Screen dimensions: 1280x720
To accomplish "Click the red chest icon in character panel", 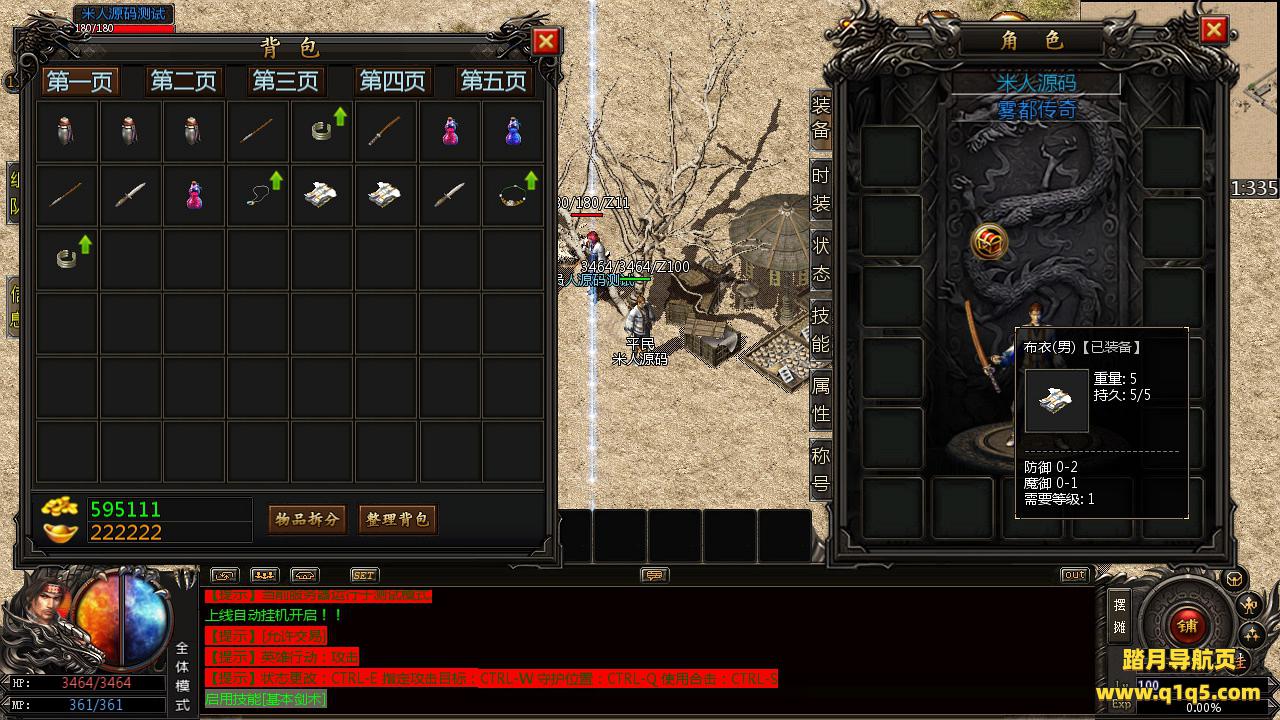I will (x=989, y=242).
